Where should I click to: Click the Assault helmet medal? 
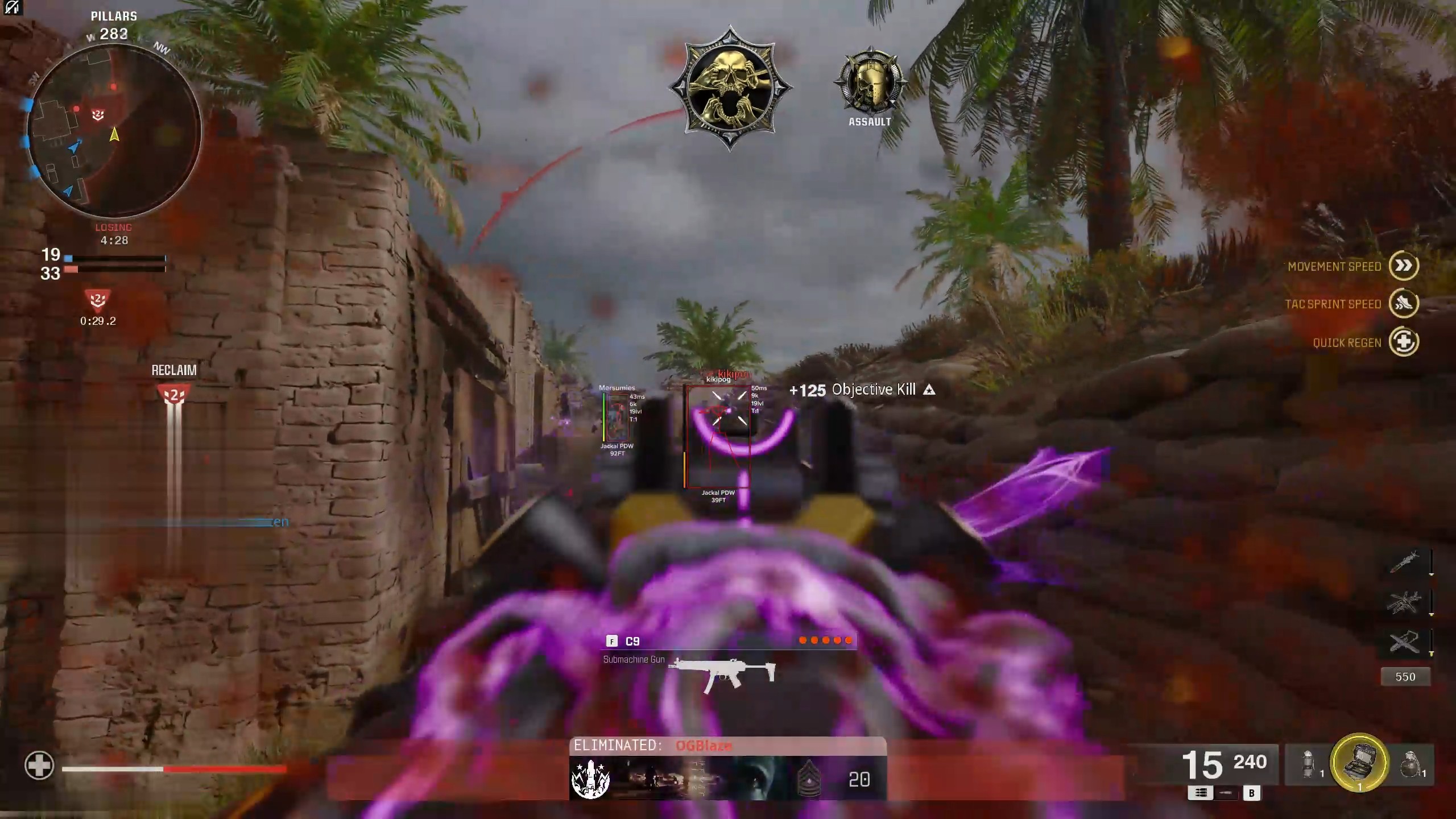pos(870,82)
